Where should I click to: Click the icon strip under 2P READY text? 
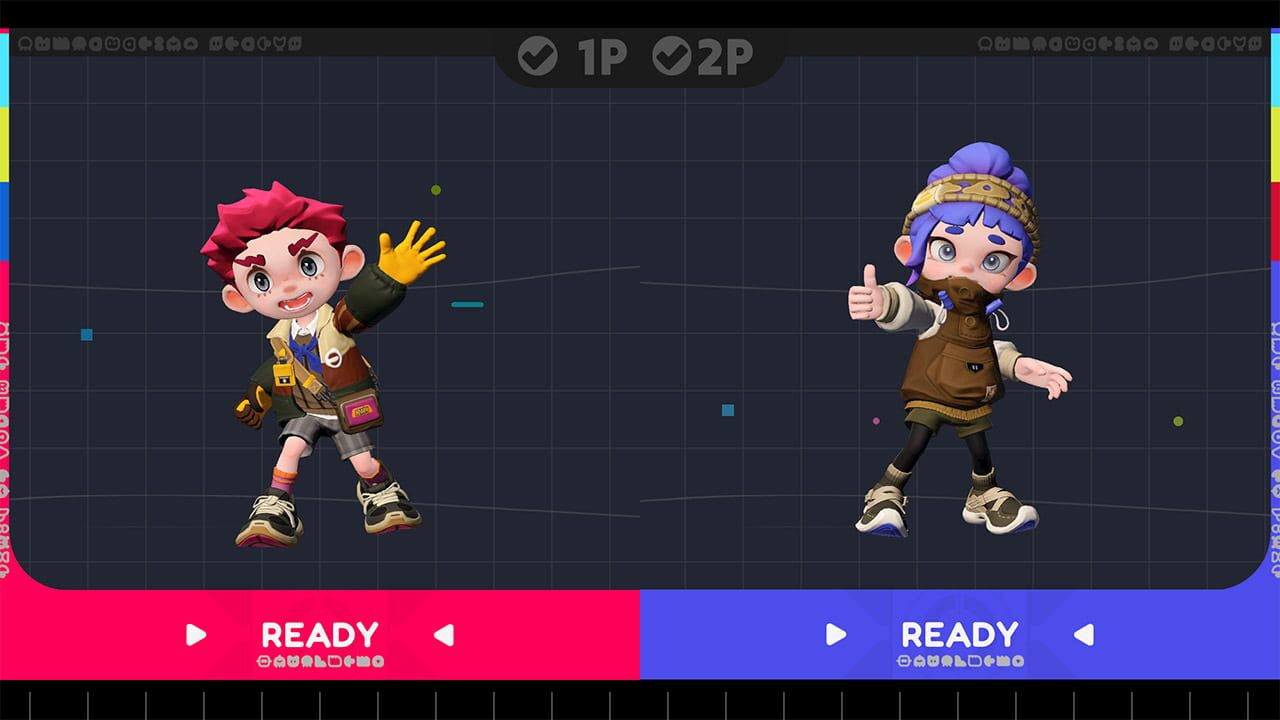(x=961, y=662)
